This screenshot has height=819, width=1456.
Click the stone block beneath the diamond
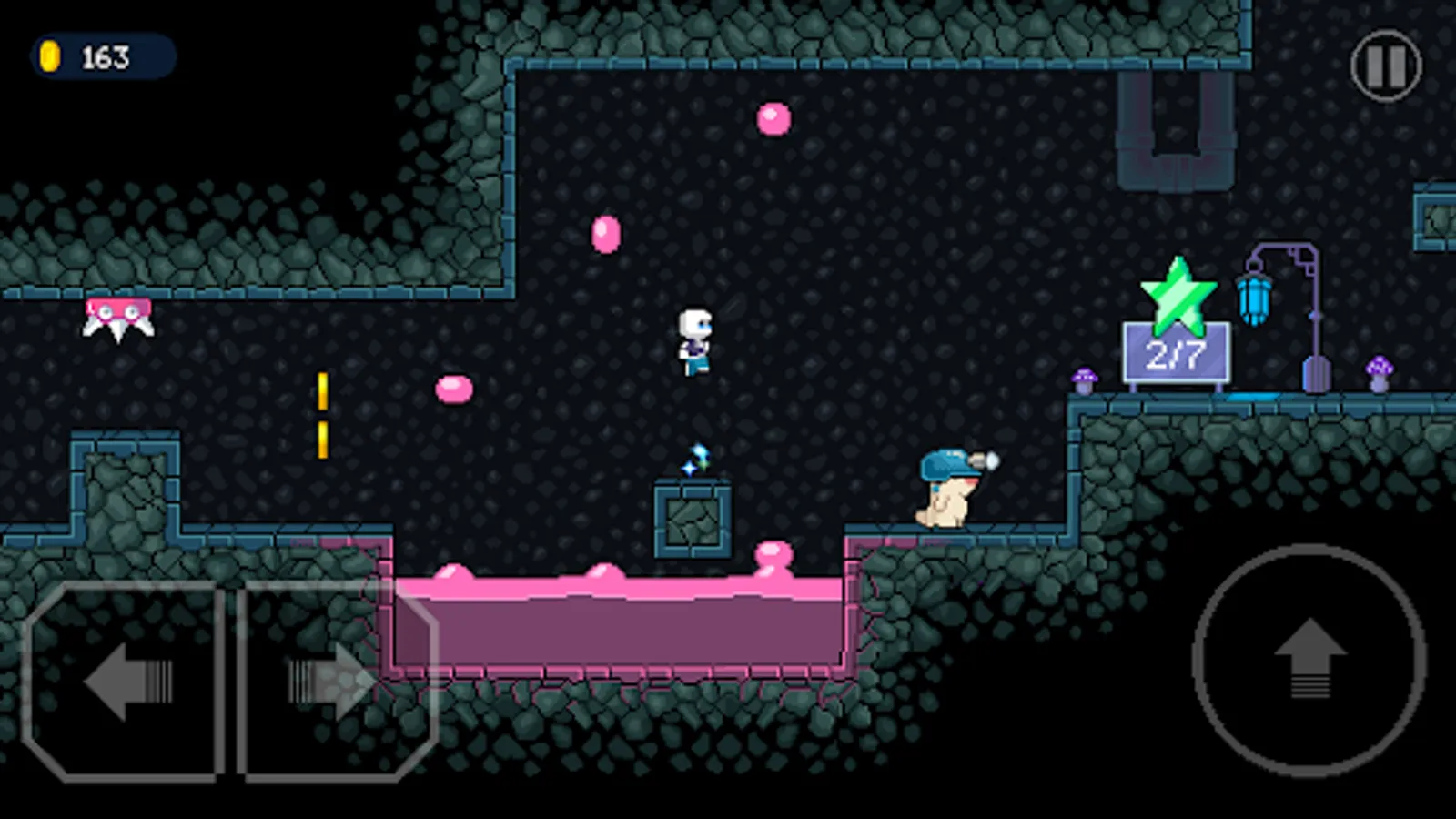point(693,519)
